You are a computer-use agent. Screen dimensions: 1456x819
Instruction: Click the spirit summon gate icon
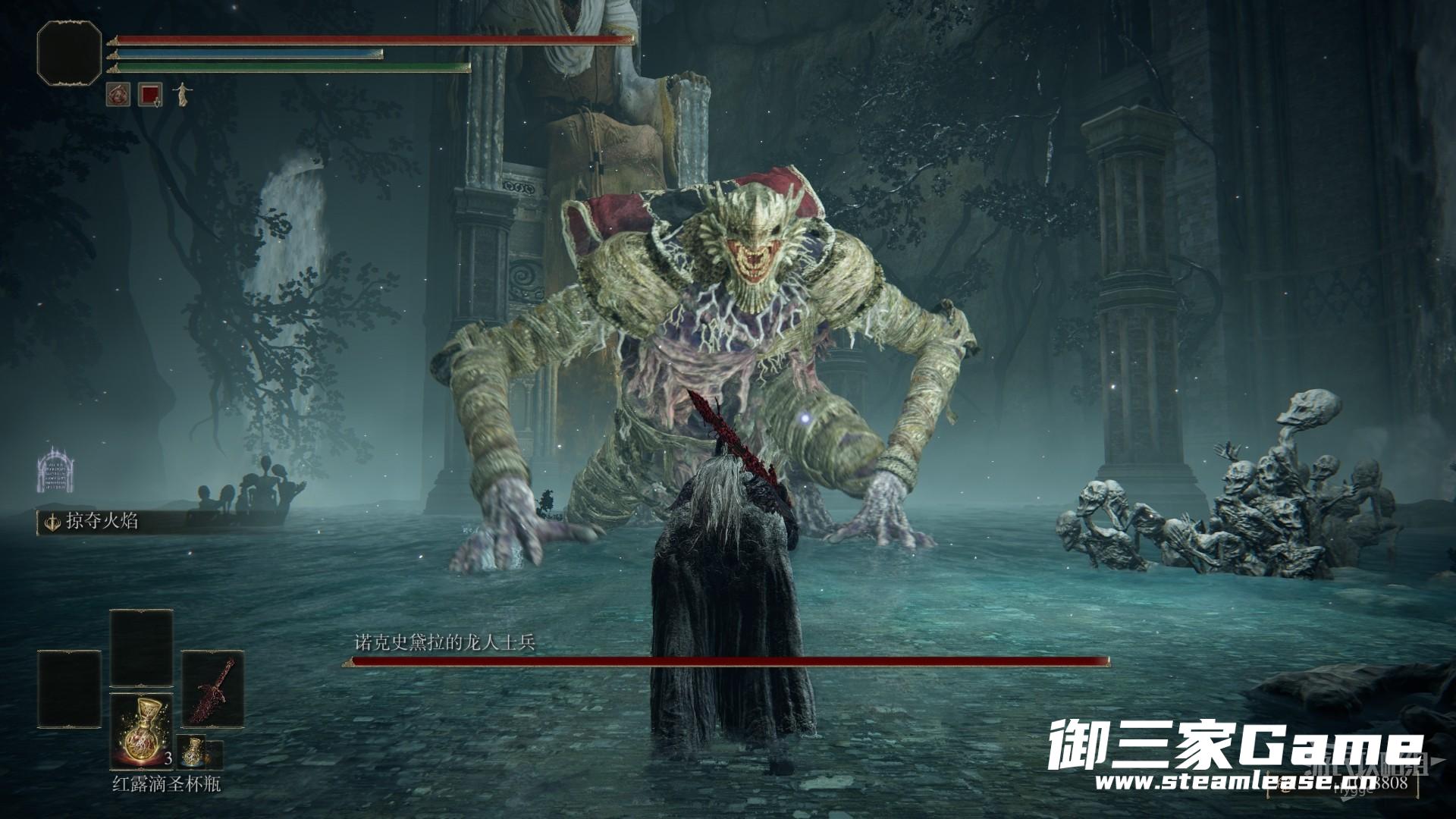pos(60,469)
